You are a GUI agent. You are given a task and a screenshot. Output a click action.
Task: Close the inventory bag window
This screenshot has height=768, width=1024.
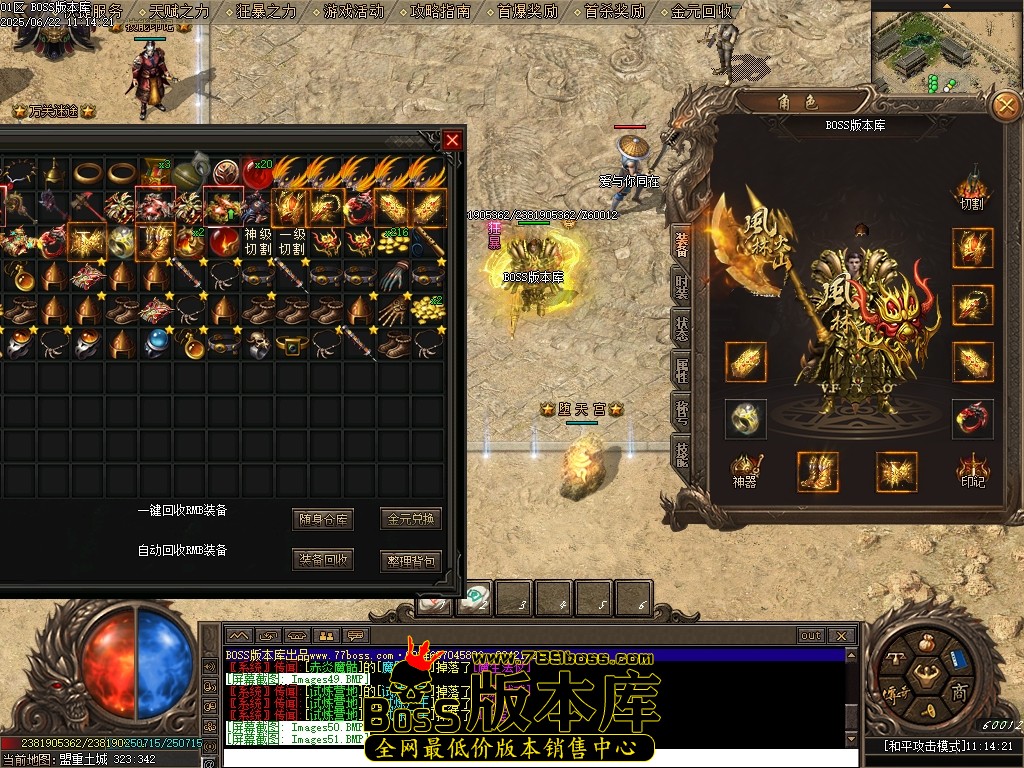point(453,140)
